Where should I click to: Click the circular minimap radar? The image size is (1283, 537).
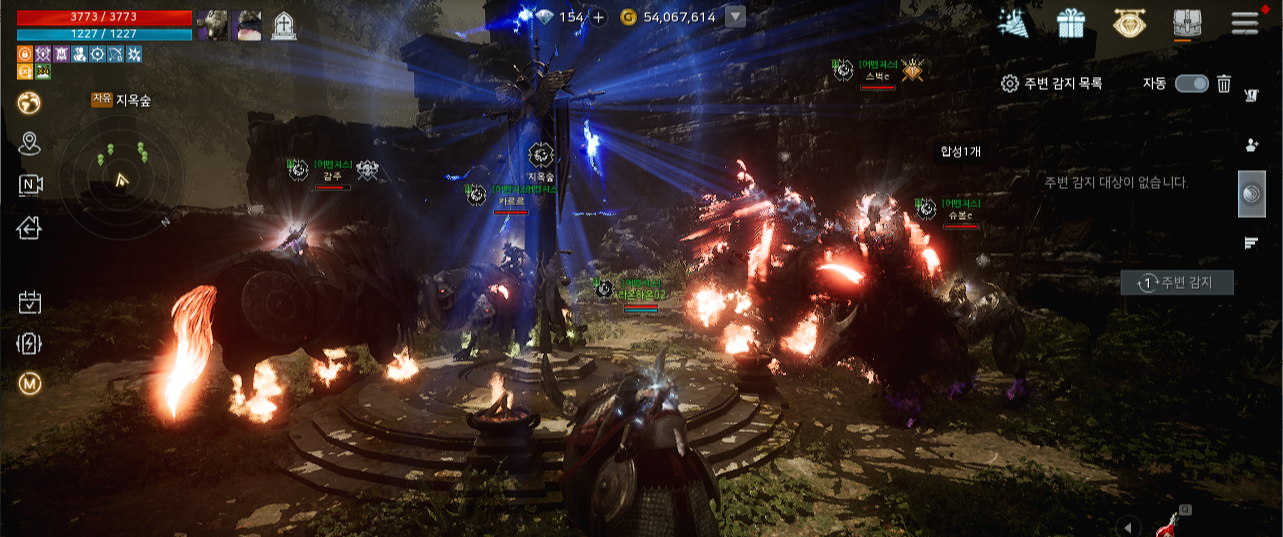coord(121,180)
